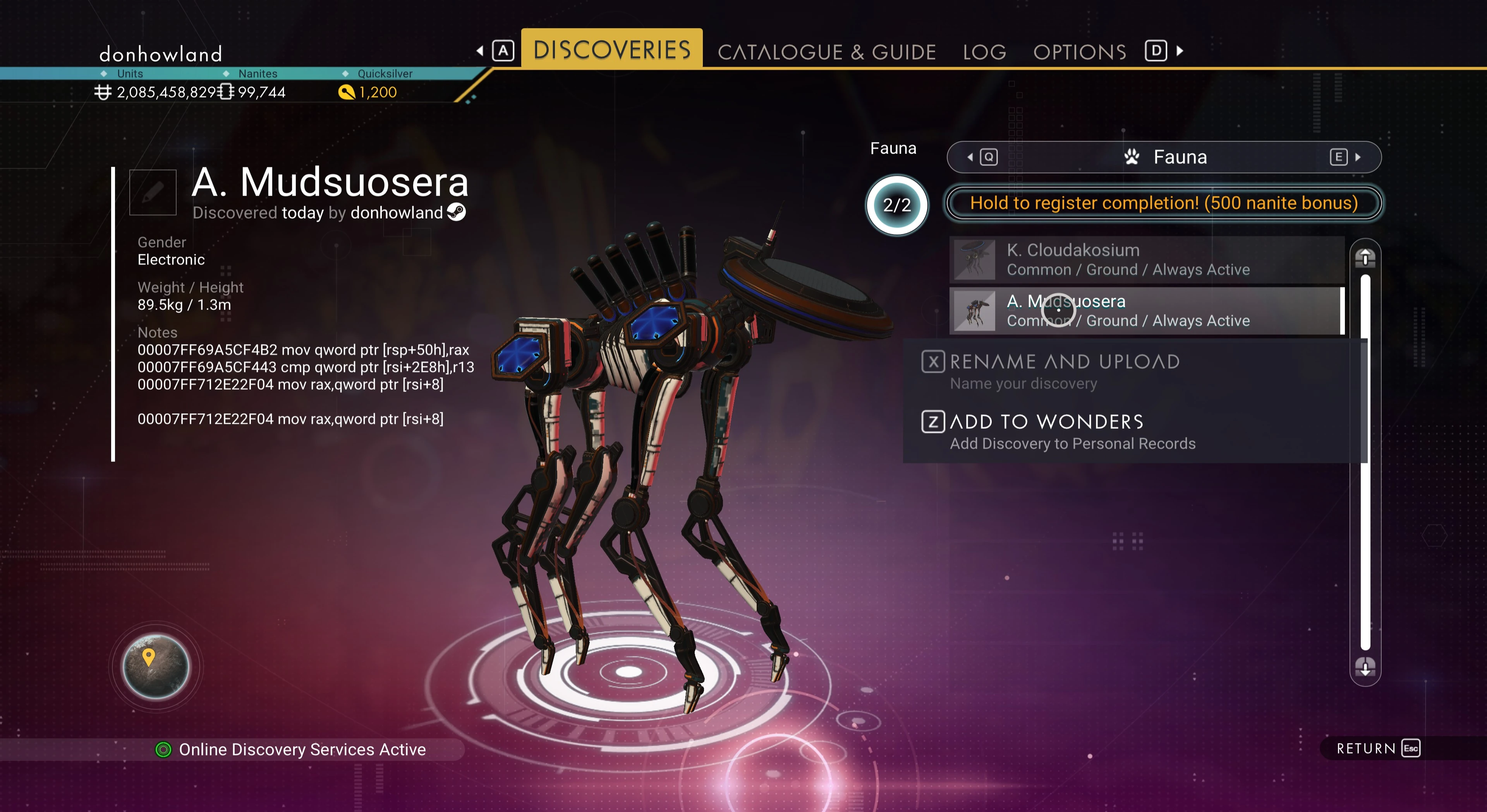This screenshot has width=1487, height=812.
Task: Select the K. Cloudakosium fauna entry
Action: click(1146, 260)
